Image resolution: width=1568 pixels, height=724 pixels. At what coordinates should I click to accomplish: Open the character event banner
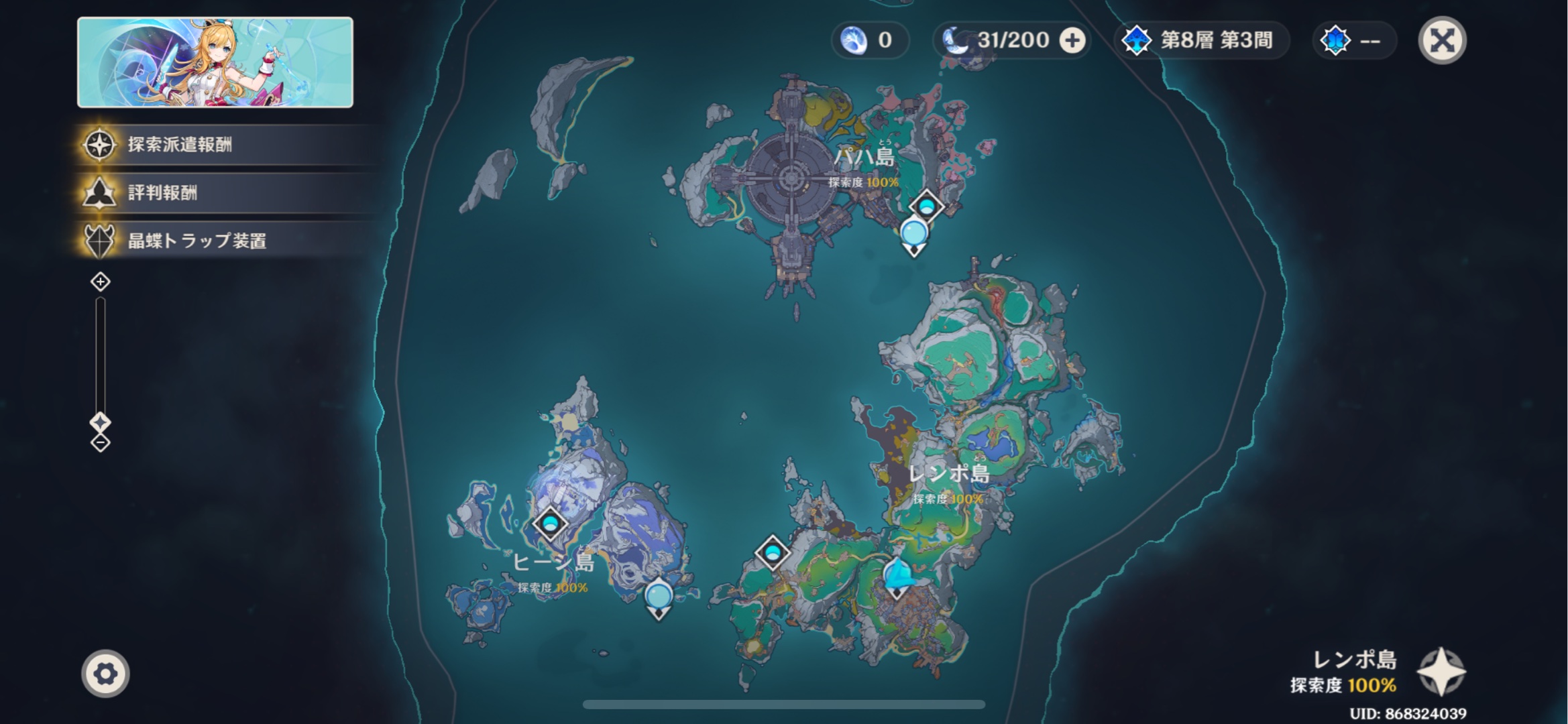[215, 62]
